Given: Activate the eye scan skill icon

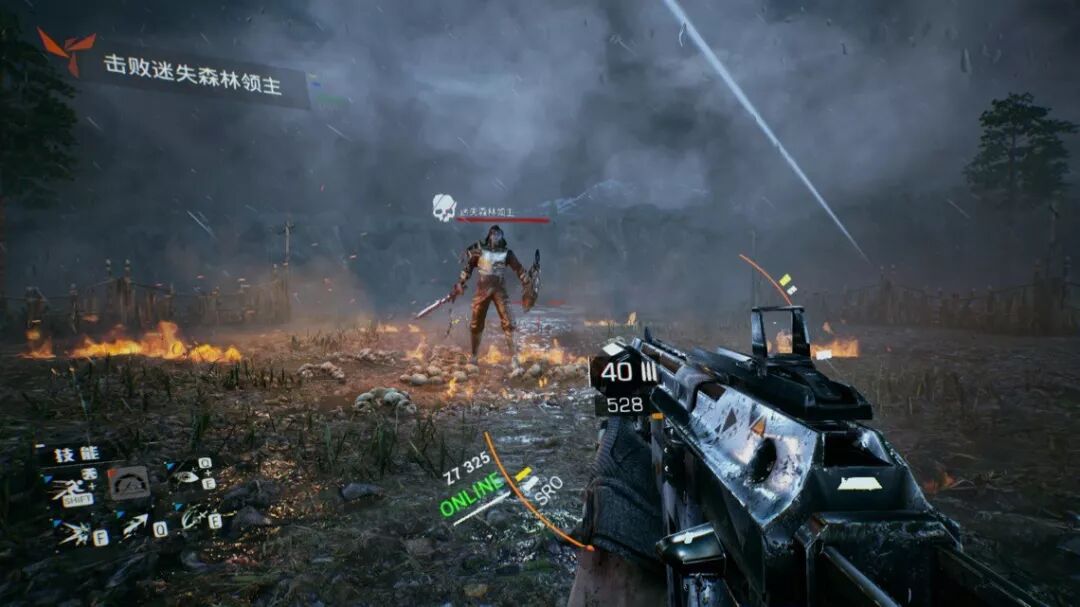Looking at the screenshot, I should point(187,476).
